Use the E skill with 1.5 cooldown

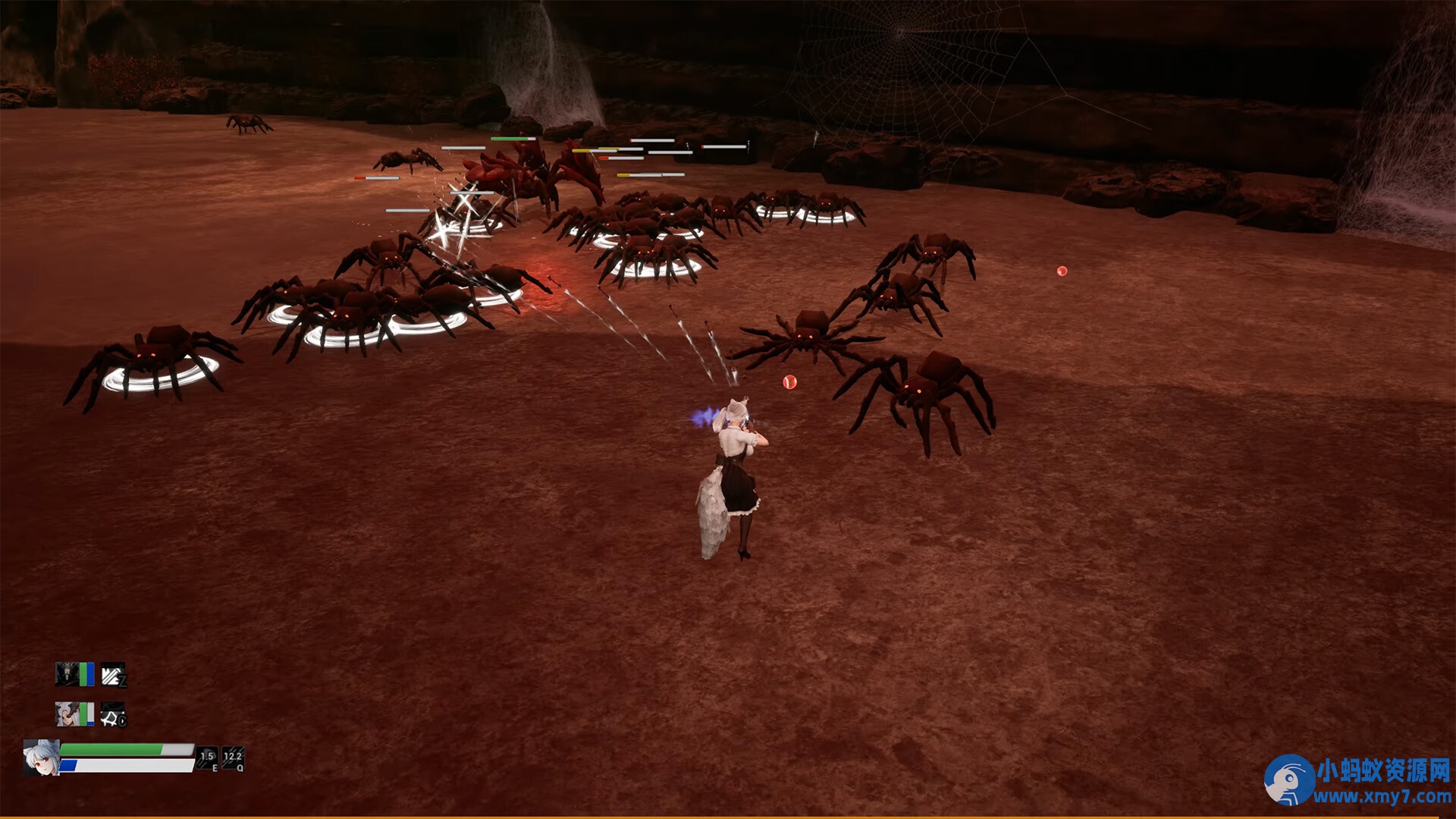coord(207,758)
